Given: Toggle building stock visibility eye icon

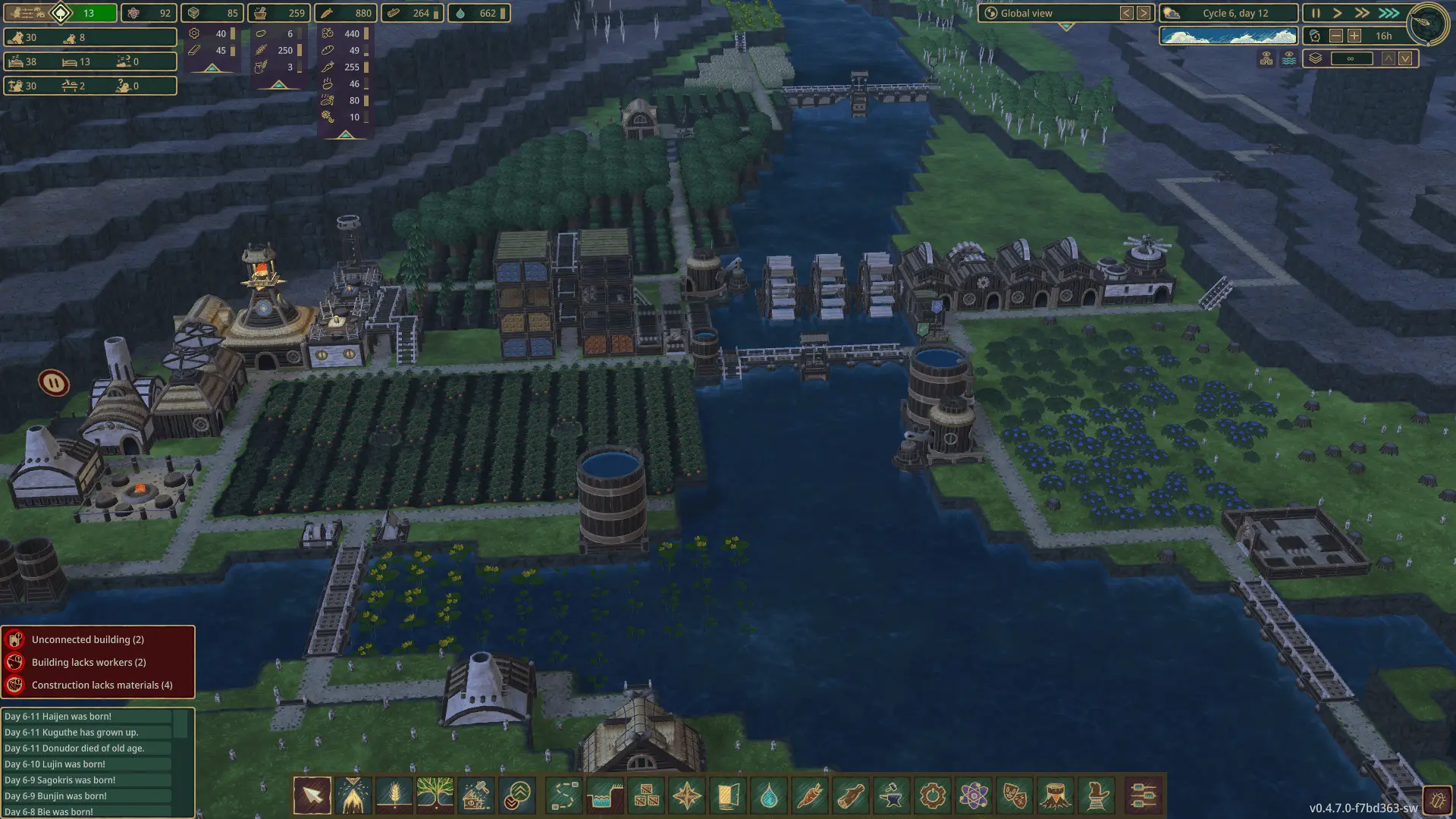Looking at the screenshot, I should click(x=1266, y=58).
